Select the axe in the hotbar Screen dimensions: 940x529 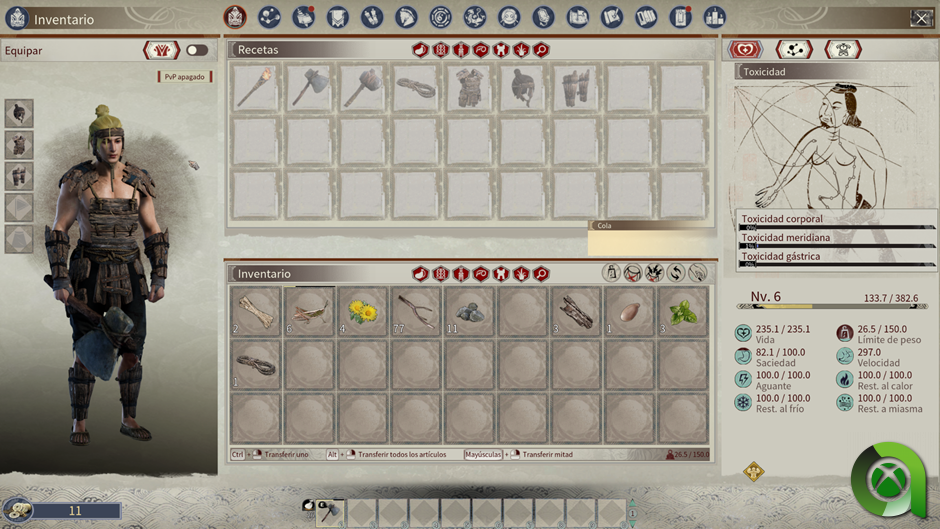point(330,513)
